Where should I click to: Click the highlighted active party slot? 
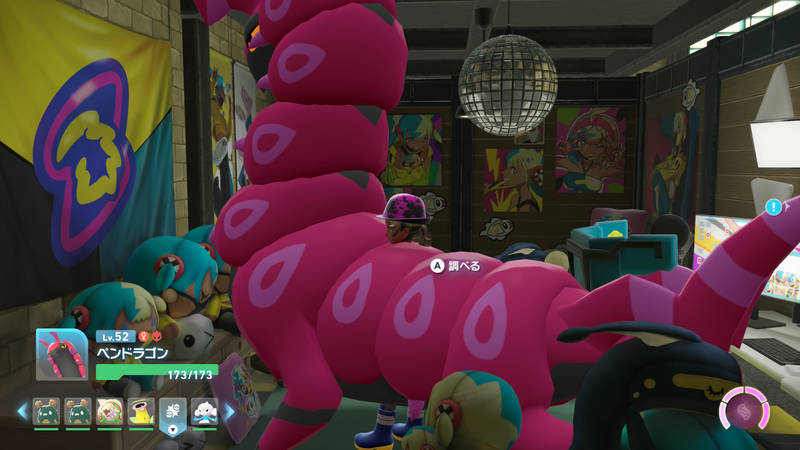click(x=172, y=411)
